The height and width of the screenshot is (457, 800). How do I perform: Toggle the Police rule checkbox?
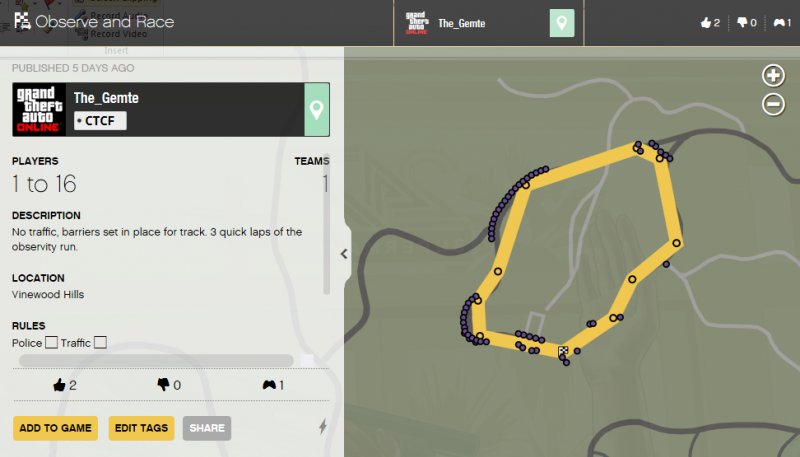click(51, 343)
